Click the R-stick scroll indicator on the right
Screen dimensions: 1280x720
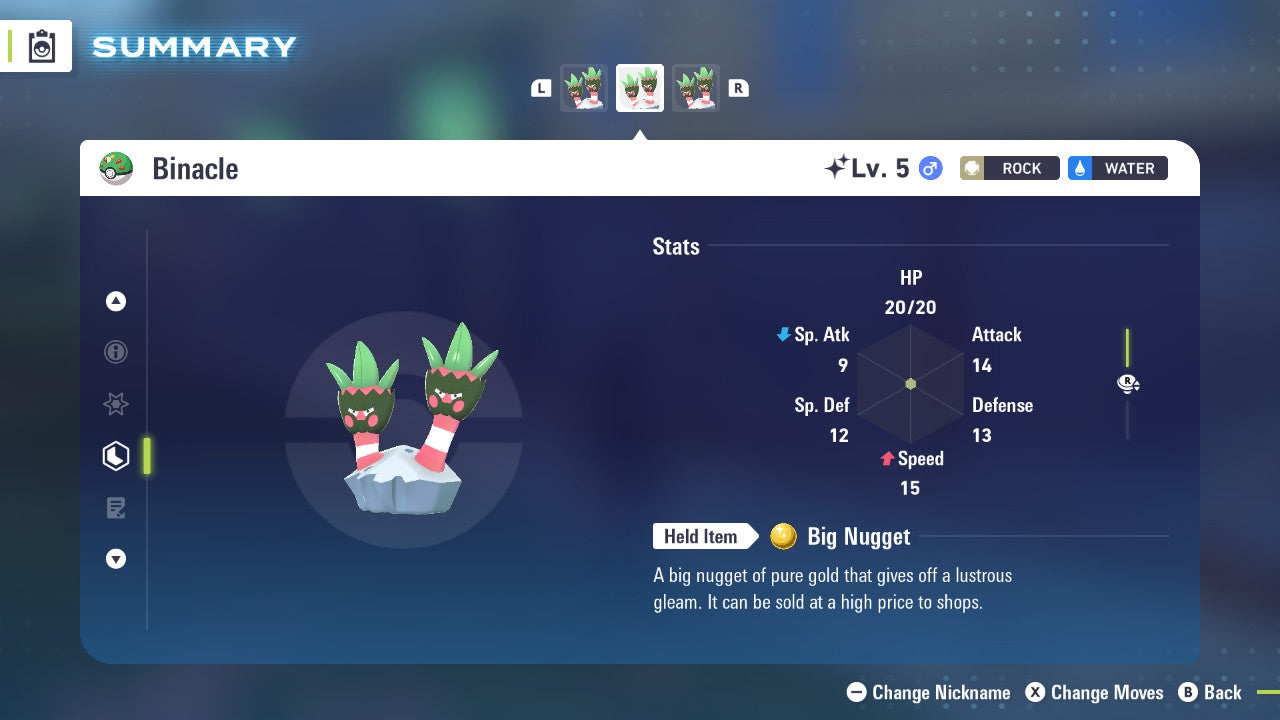pos(1128,383)
